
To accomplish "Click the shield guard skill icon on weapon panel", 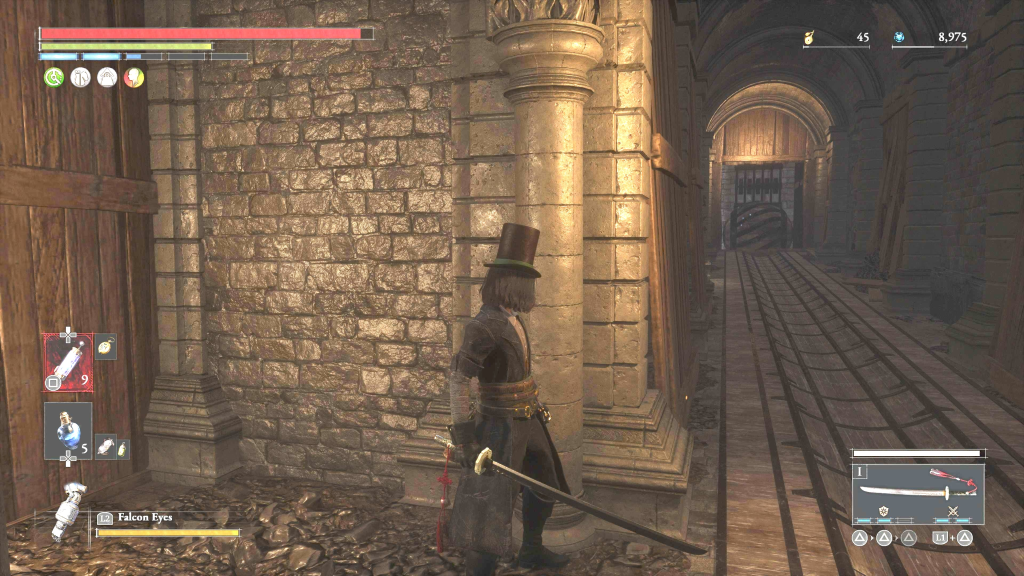I will (x=883, y=513).
